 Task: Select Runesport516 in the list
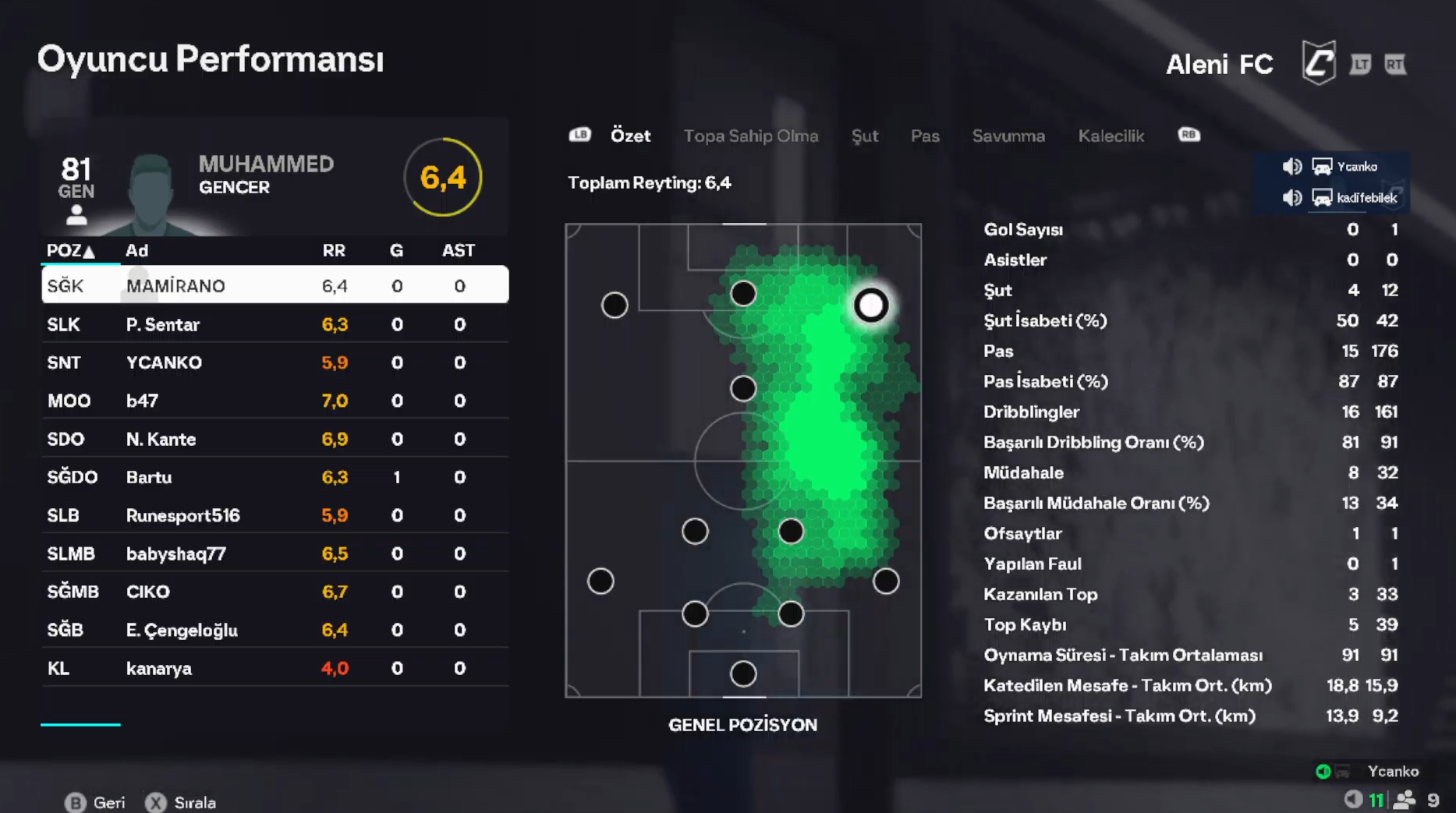click(275, 515)
